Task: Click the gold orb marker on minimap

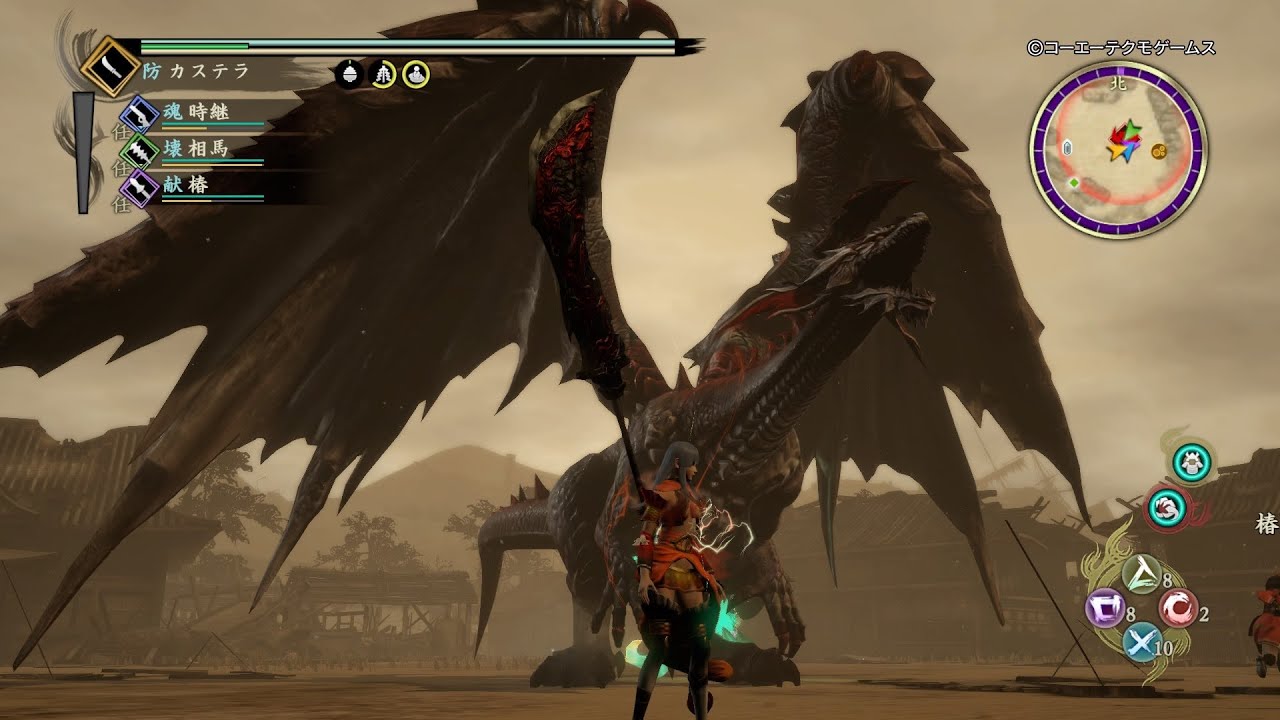Action: point(1160,151)
